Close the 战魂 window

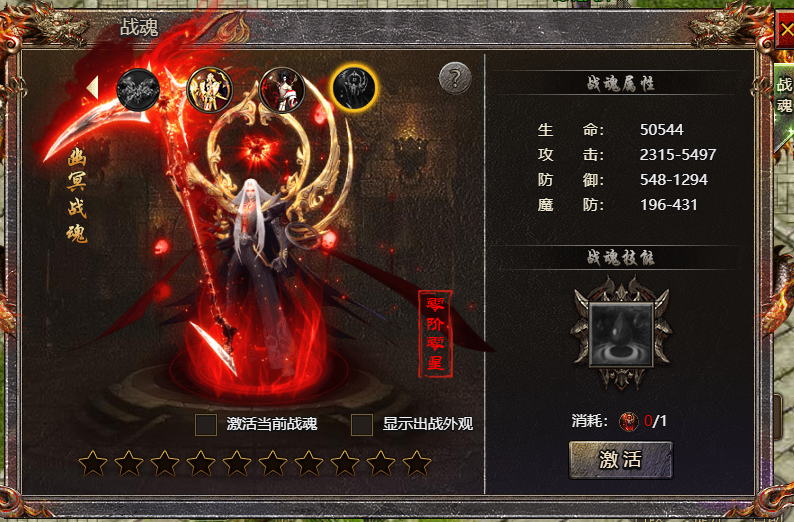[x=785, y=29]
